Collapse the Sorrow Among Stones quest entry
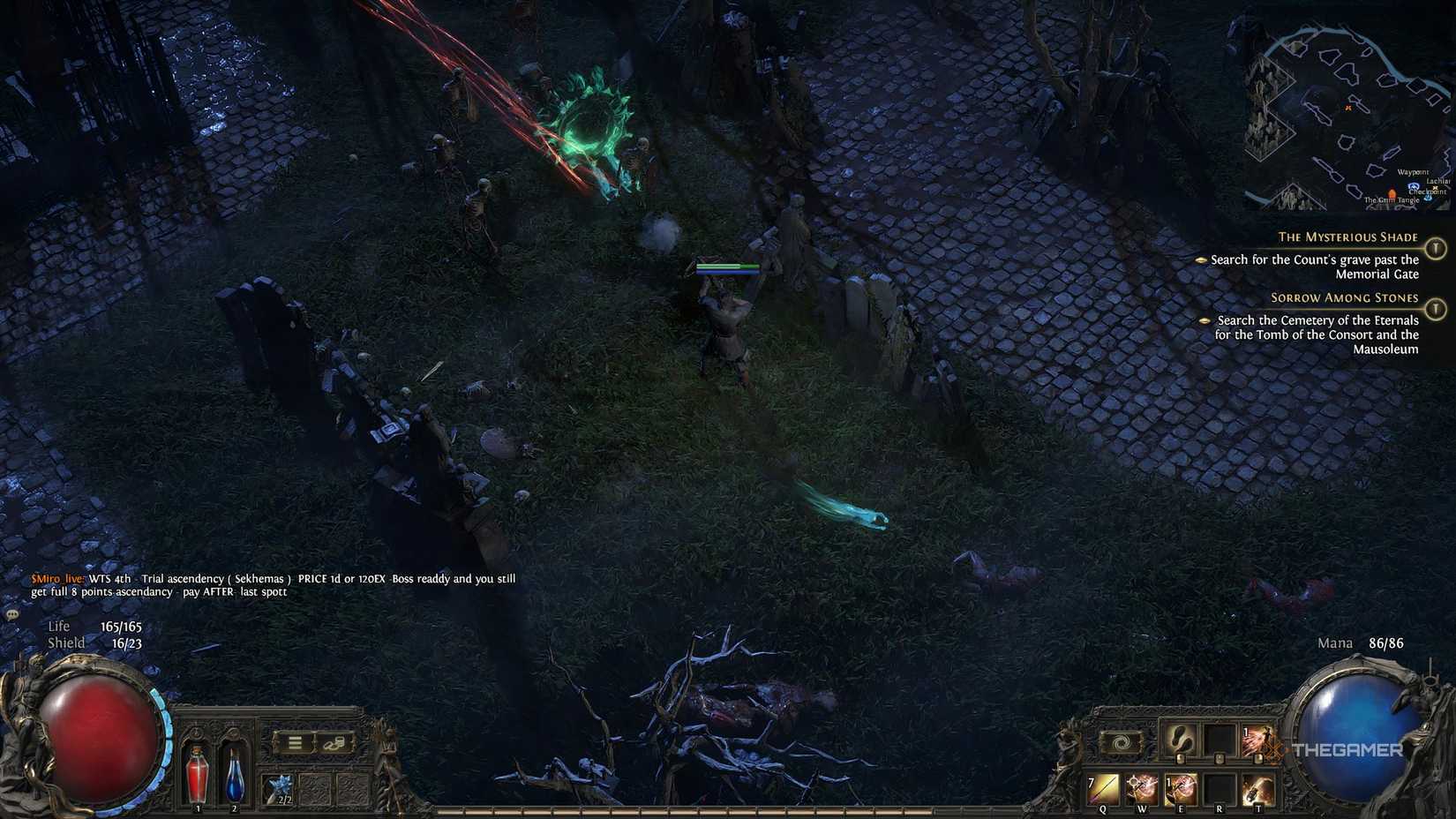 (1343, 297)
